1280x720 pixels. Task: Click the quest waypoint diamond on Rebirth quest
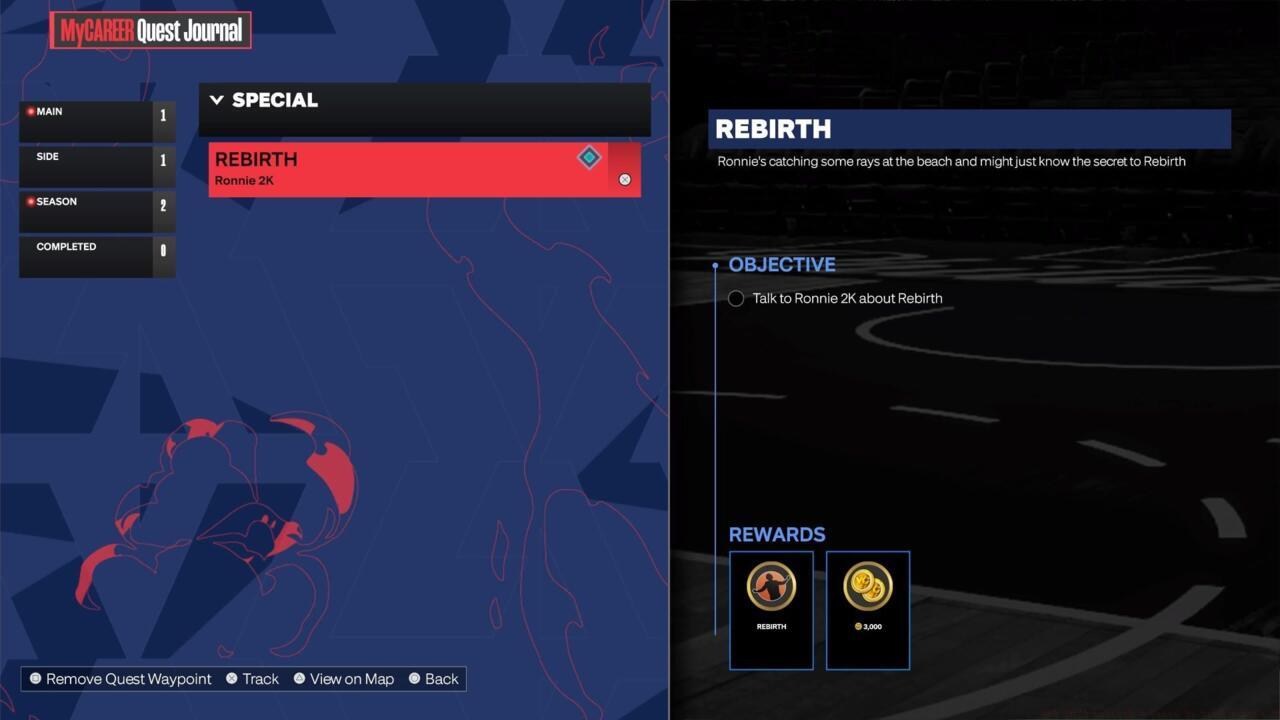(x=589, y=157)
